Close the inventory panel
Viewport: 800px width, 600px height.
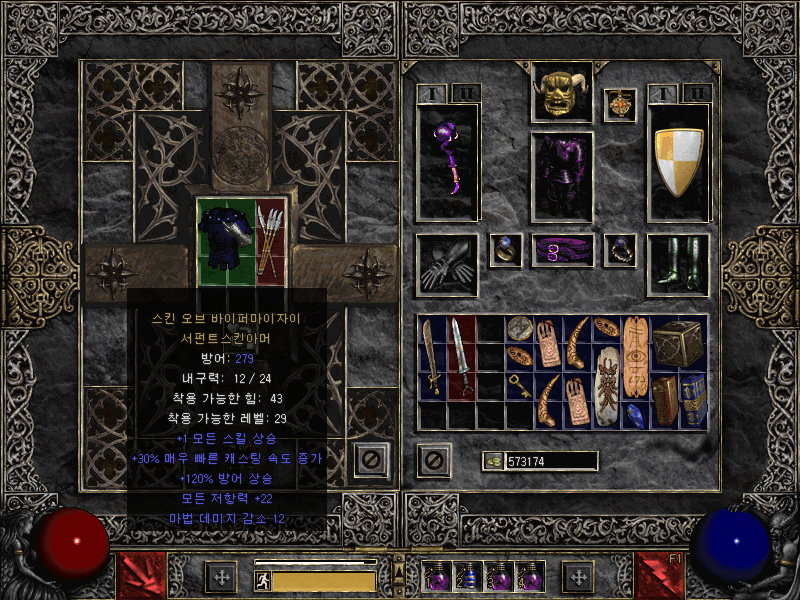(434, 460)
